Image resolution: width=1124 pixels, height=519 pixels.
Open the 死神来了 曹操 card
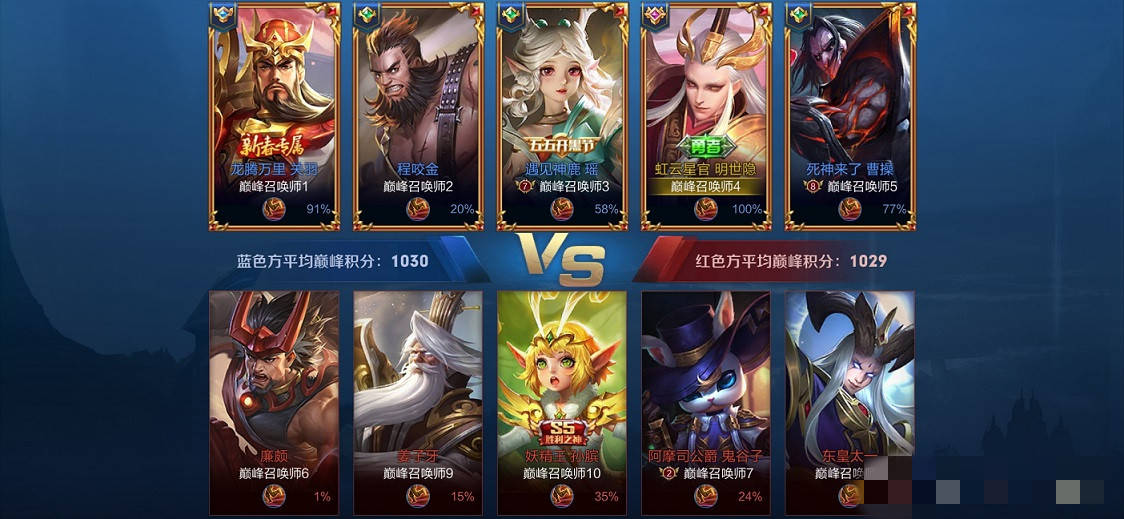tap(850, 110)
